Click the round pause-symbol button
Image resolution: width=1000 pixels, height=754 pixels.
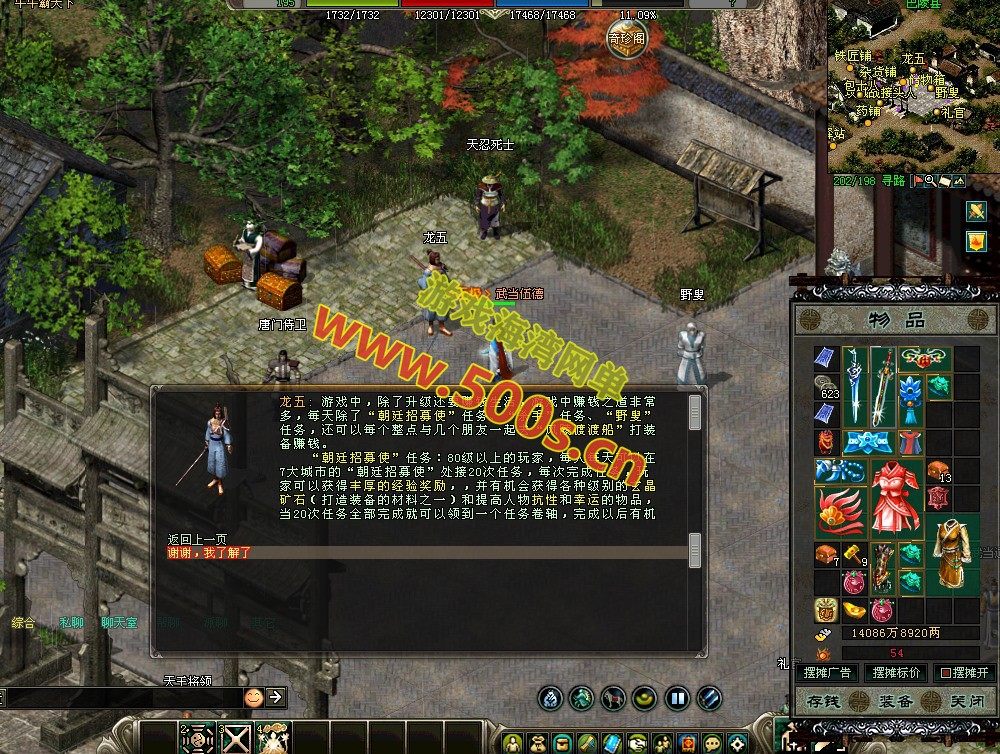678,698
